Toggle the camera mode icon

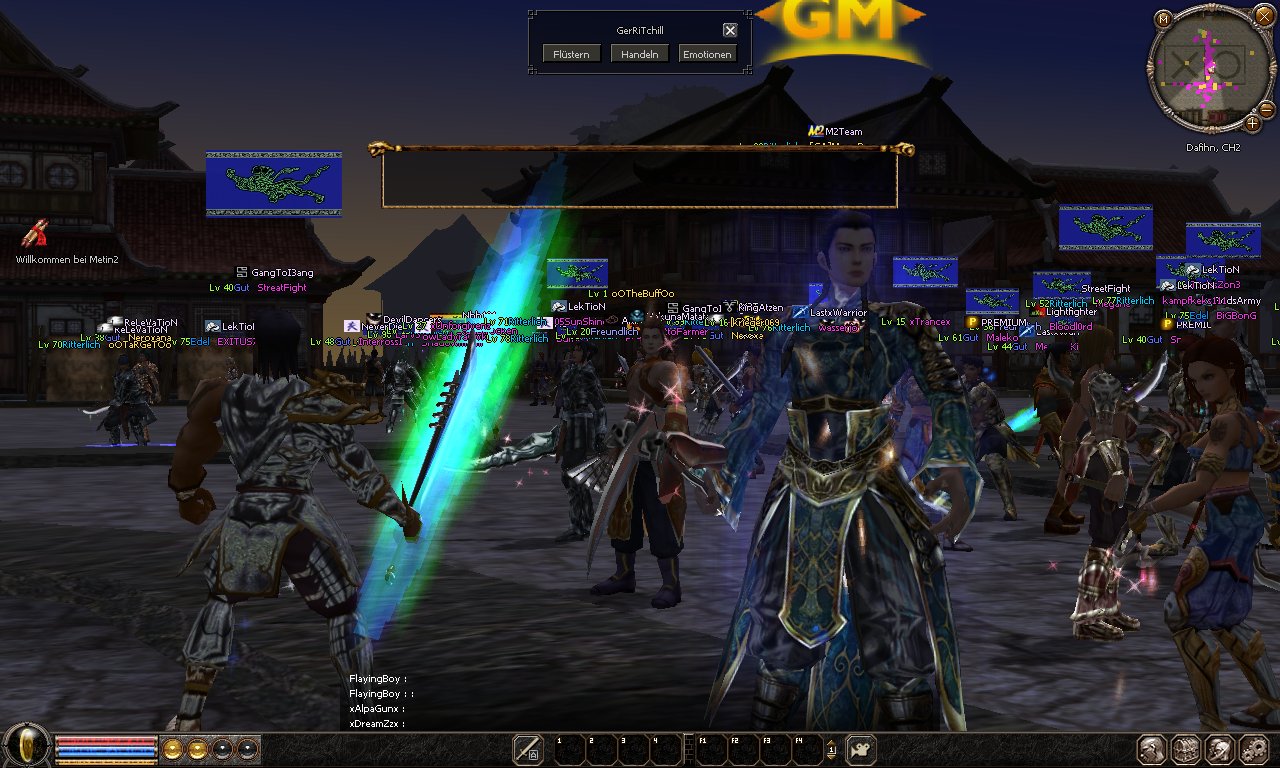click(860, 749)
